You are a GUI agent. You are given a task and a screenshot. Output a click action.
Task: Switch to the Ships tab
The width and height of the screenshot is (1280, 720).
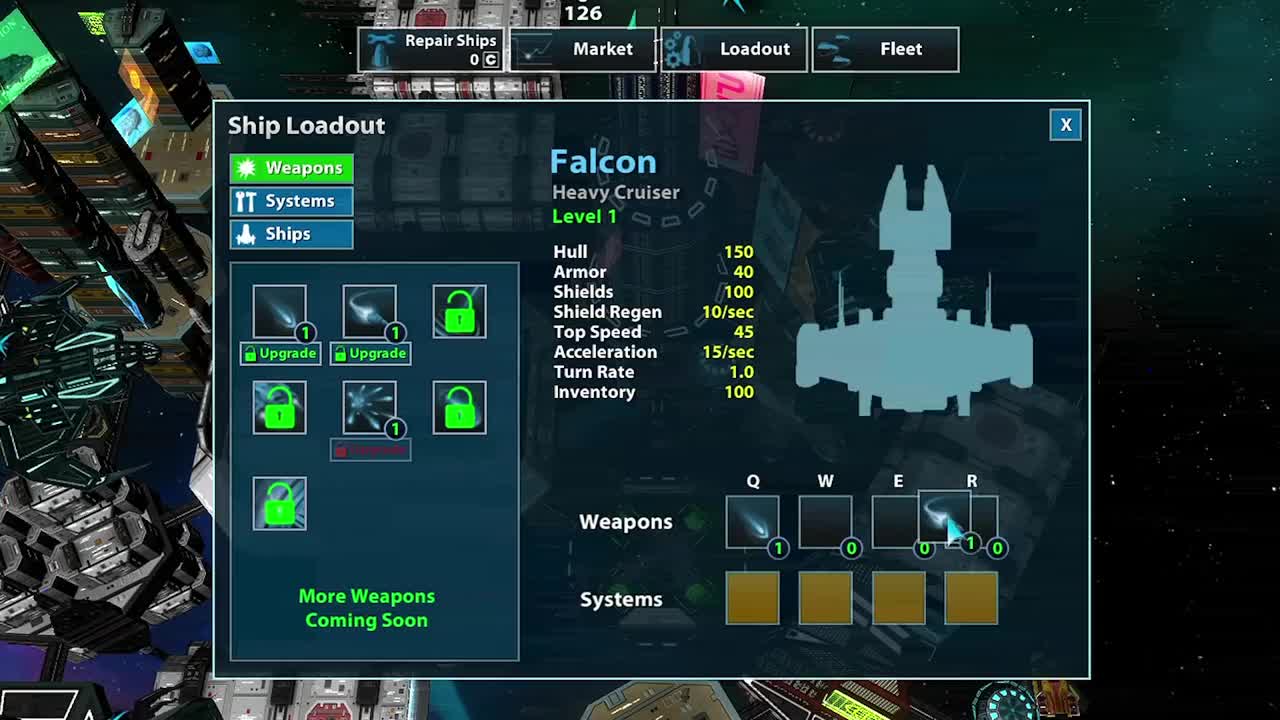point(291,234)
